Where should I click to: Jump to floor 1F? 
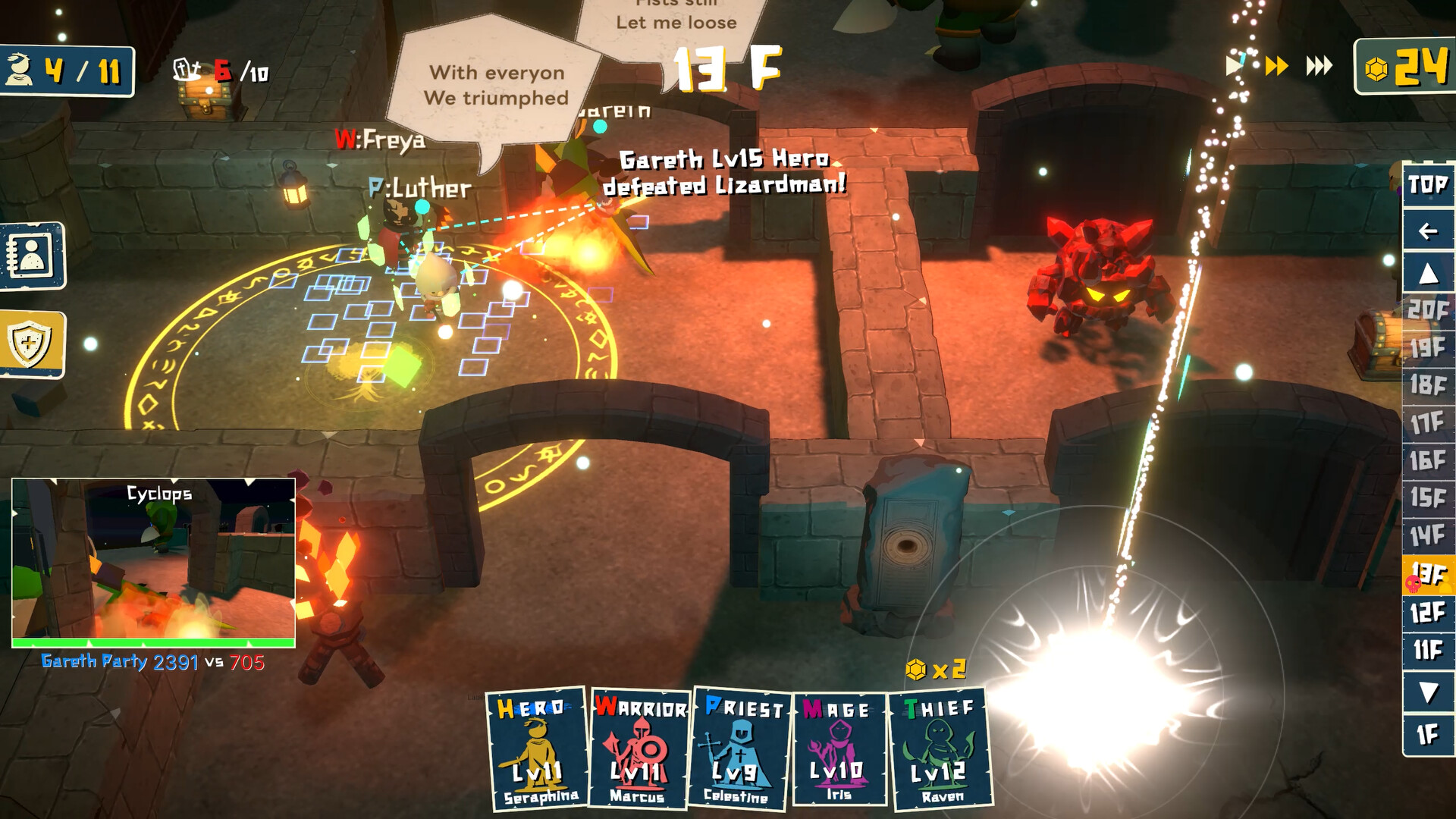click(1428, 734)
